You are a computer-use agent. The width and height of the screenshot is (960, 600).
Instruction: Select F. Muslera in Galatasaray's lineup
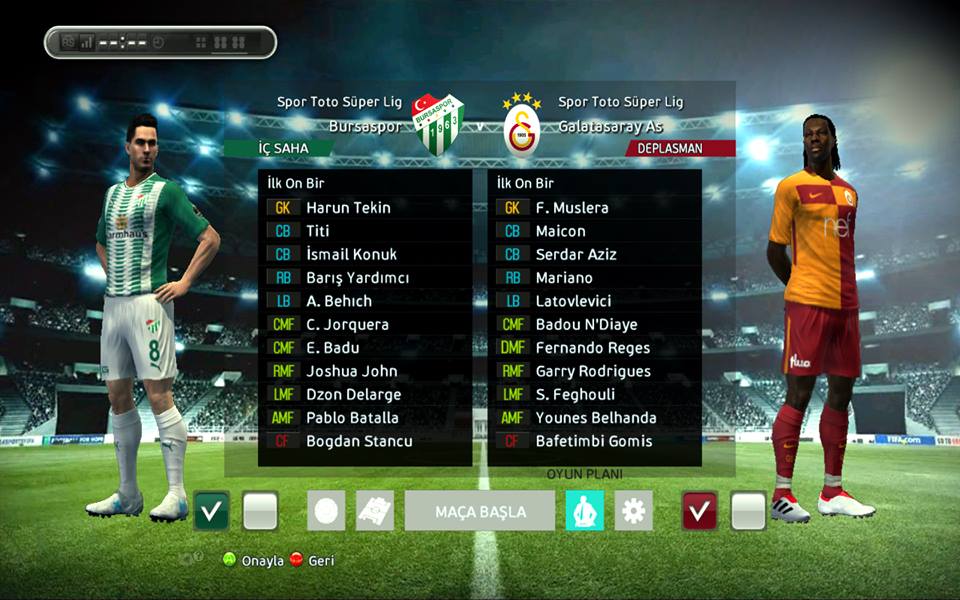pyautogui.click(x=571, y=208)
